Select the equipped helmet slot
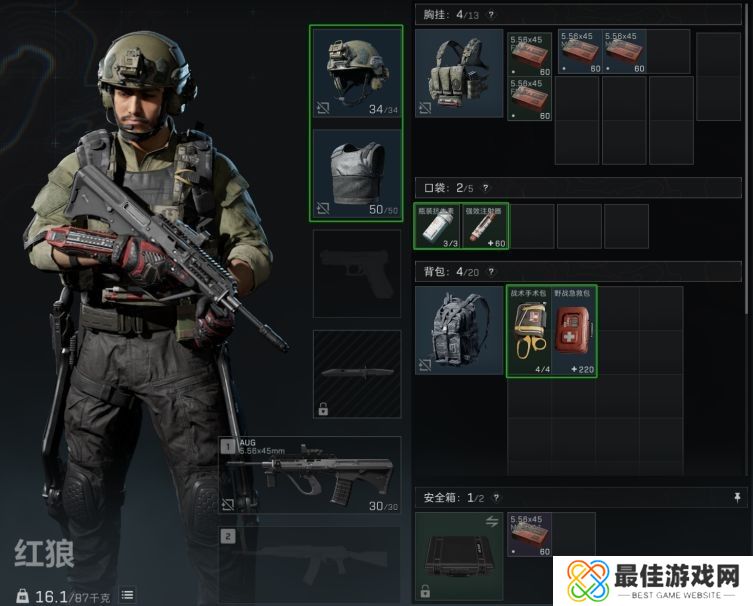 pyautogui.click(x=356, y=72)
